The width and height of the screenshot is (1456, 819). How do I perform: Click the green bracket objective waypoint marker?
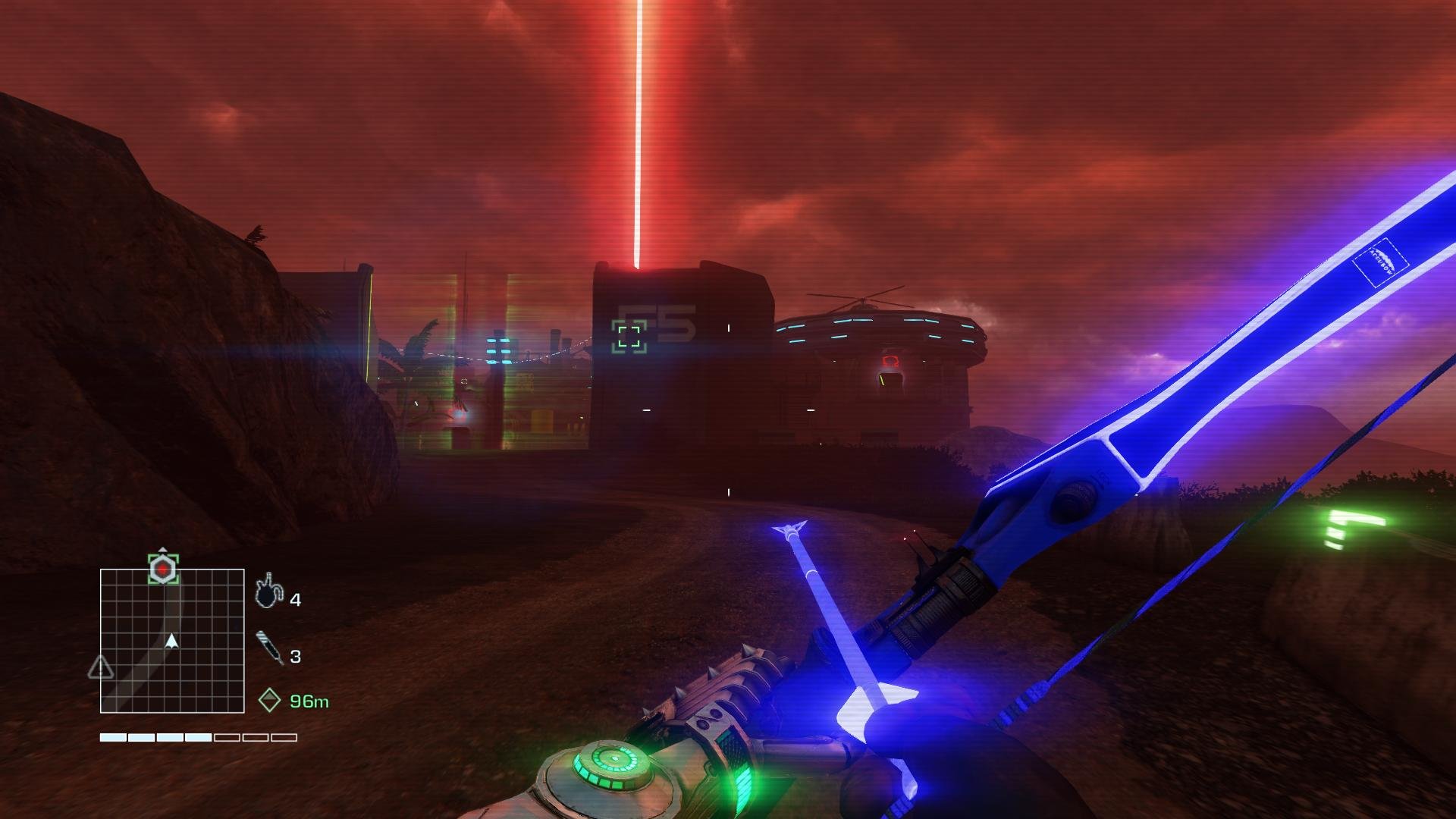[x=629, y=336]
